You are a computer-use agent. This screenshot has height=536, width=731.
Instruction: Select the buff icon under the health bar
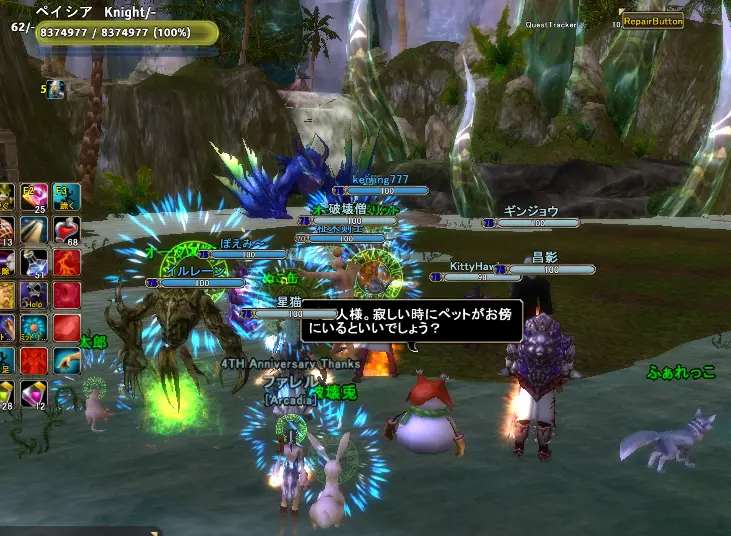pyautogui.click(x=57, y=90)
